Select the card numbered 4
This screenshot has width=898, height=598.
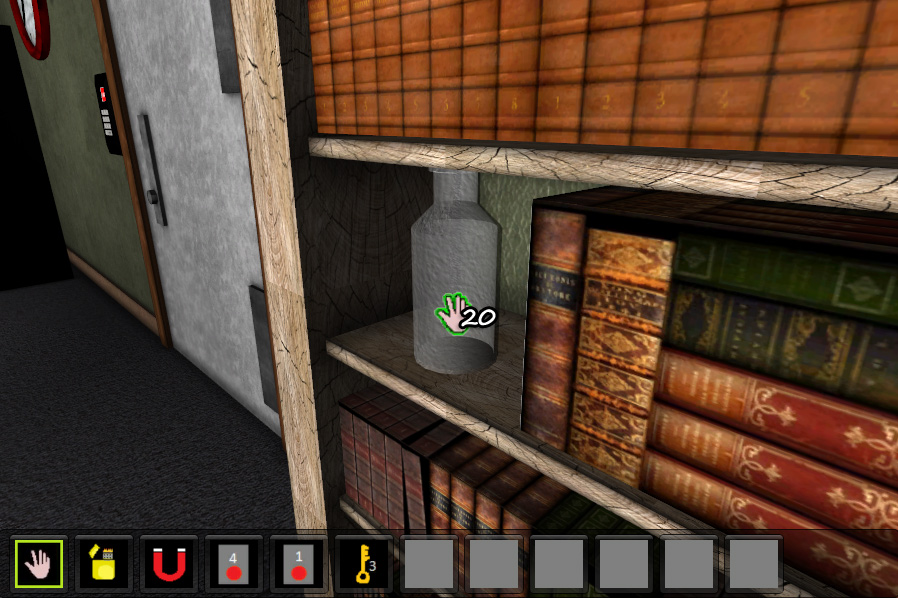234,564
